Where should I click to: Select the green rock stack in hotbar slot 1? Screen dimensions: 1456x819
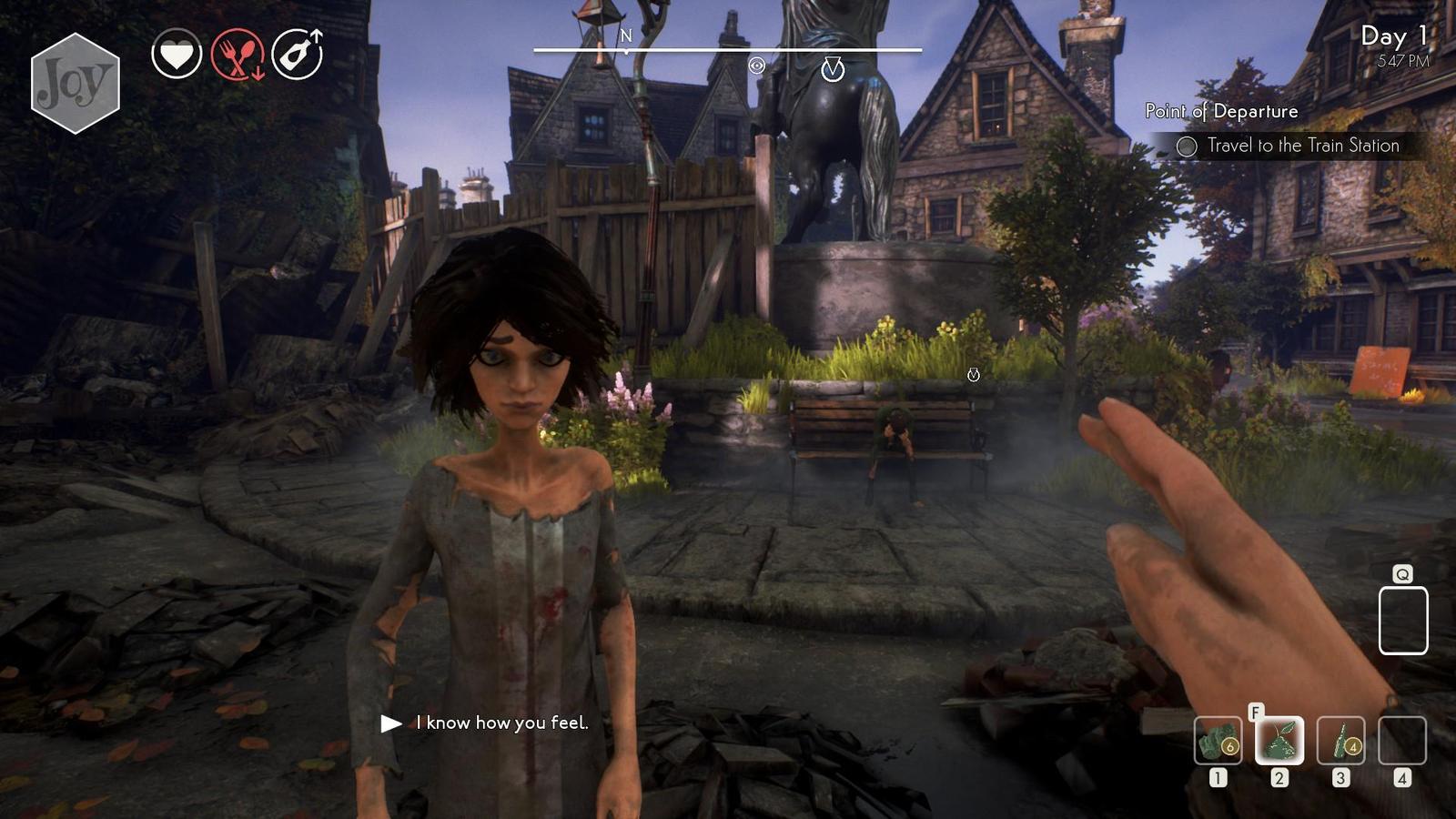click(1218, 741)
